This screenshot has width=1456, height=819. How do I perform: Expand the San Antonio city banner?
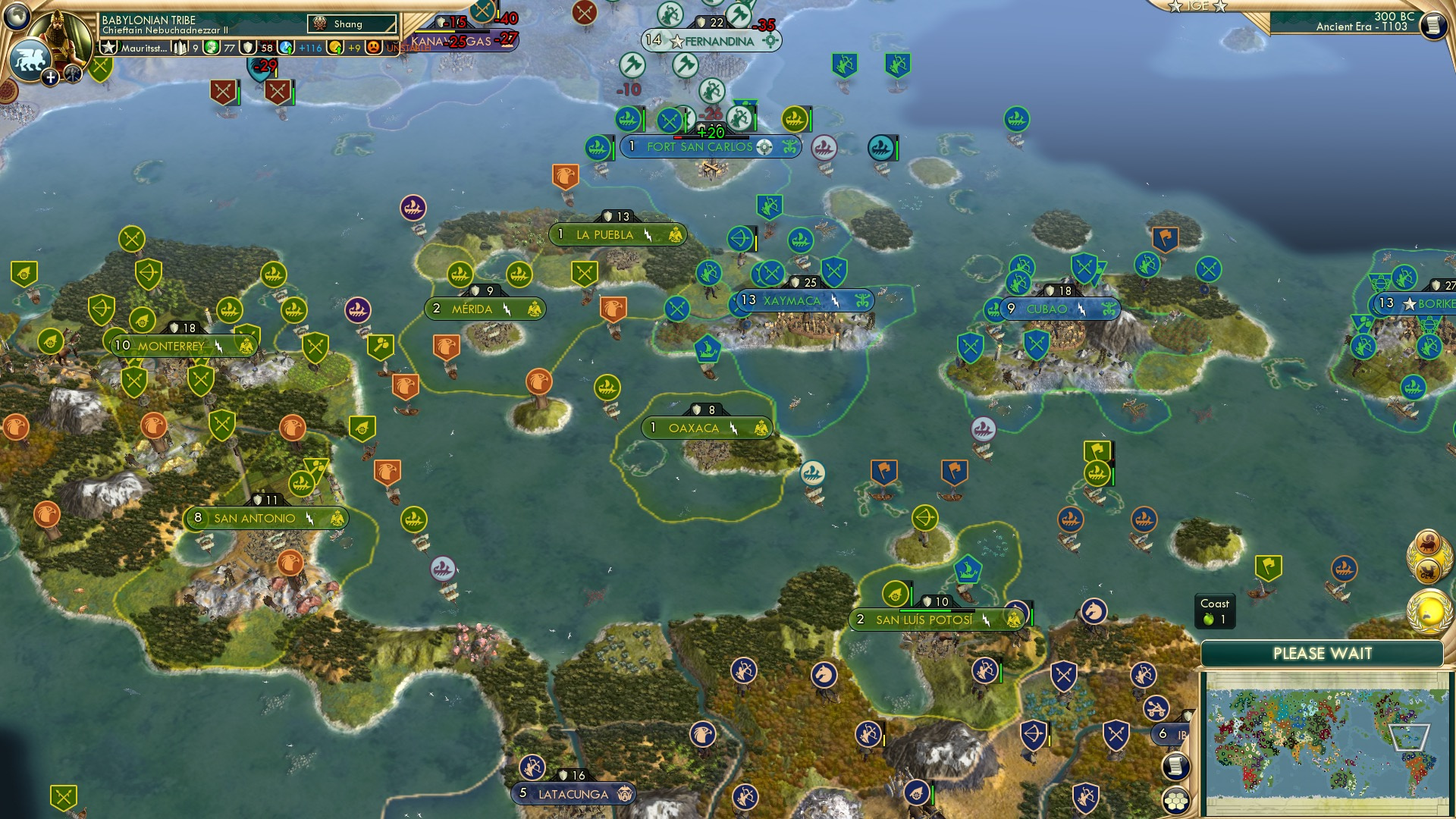click(x=255, y=518)
